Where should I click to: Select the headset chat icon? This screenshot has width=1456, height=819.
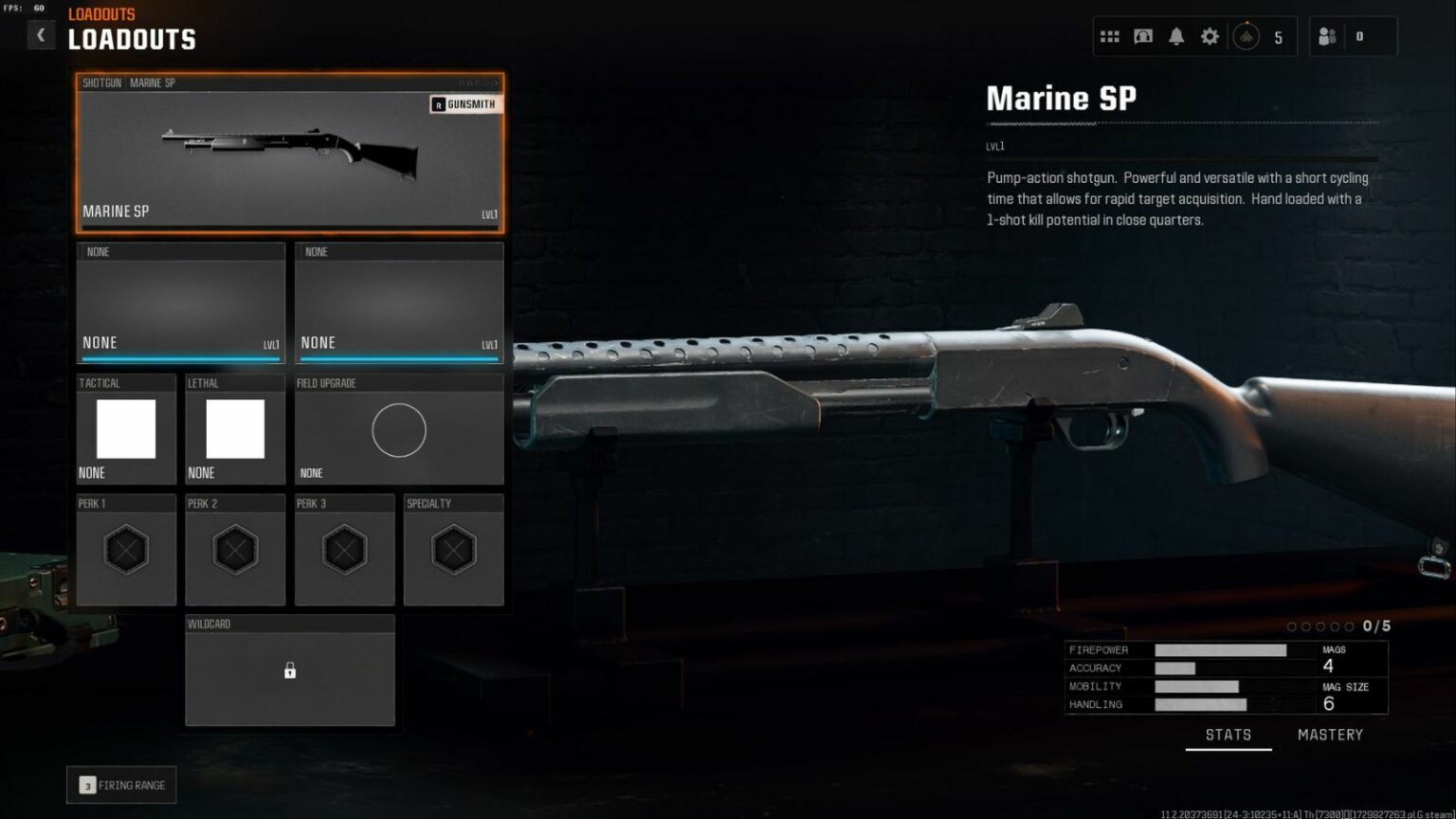coord(1143,35)
